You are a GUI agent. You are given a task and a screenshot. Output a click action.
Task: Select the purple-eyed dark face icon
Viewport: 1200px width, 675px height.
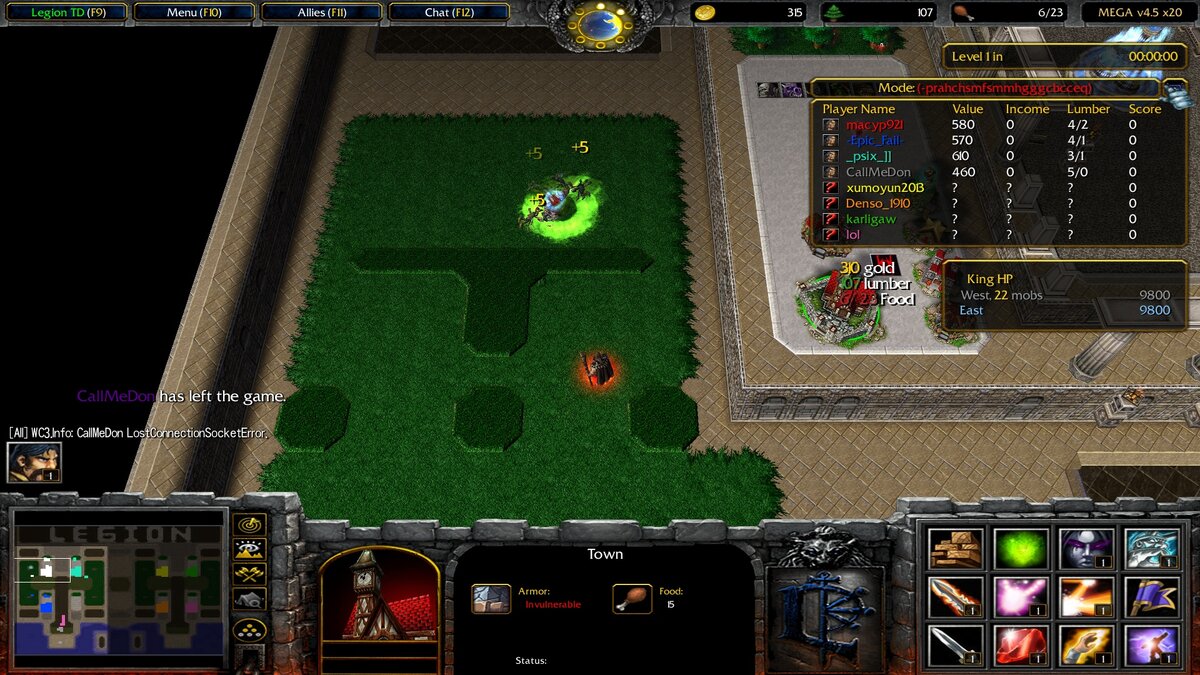[1086, 548]
